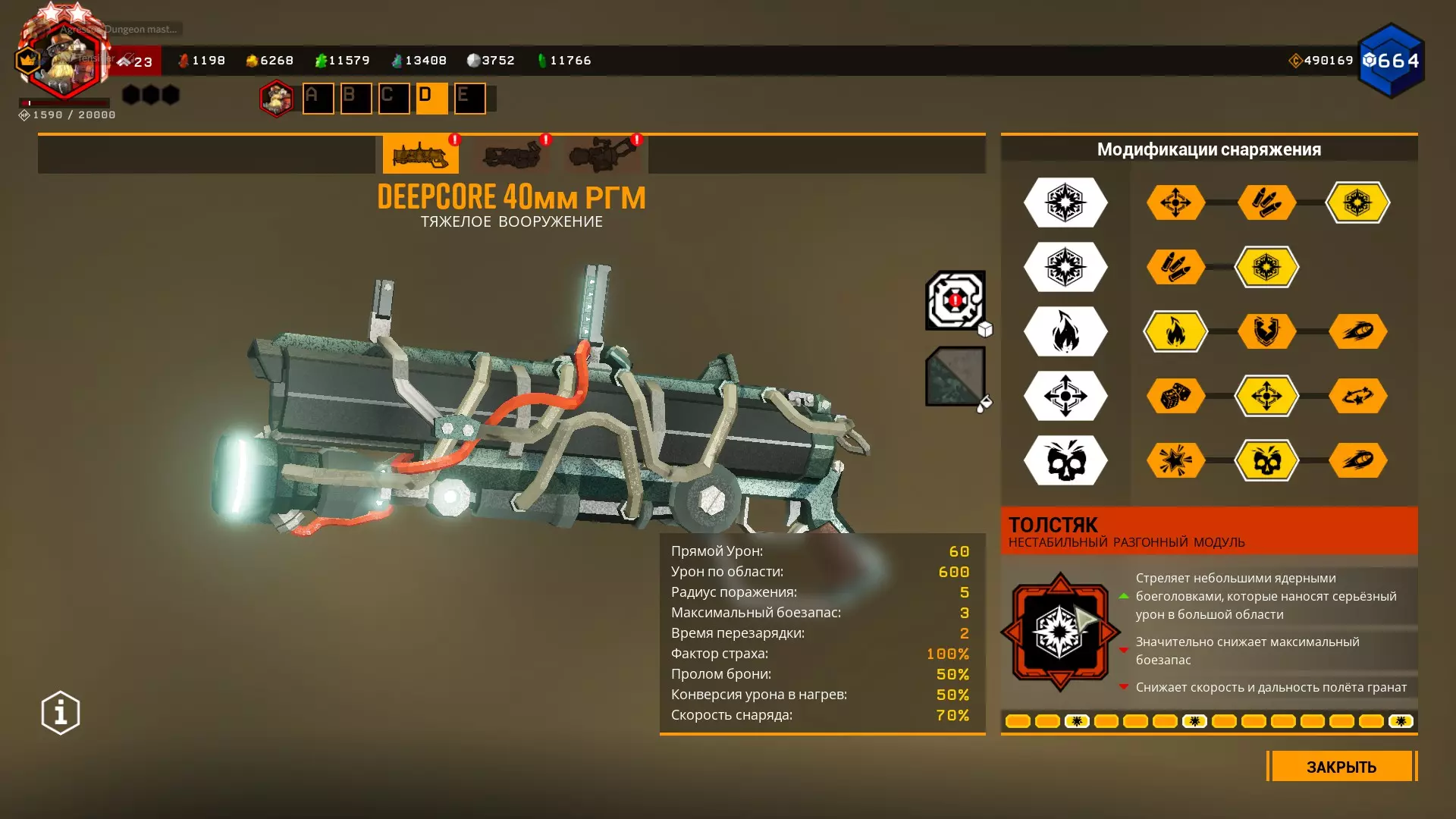Choose the looping arrows modification

click(1357, 396)
